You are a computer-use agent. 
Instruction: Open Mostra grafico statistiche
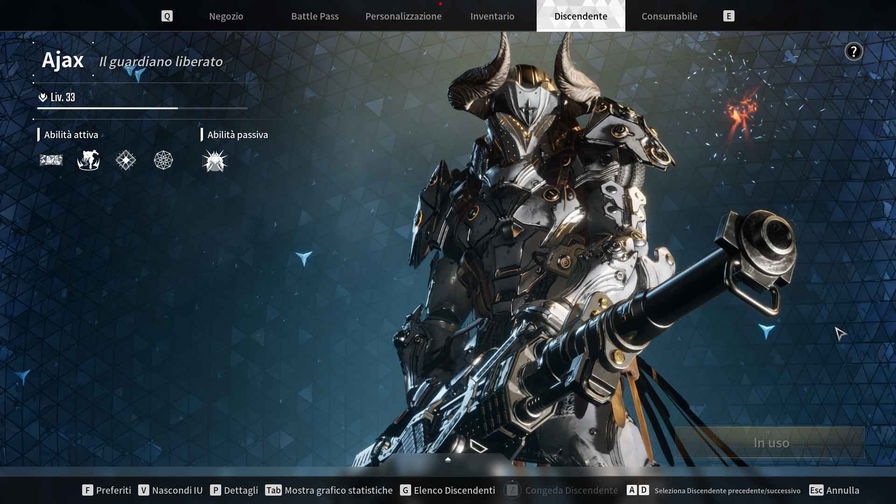(329, 490)
